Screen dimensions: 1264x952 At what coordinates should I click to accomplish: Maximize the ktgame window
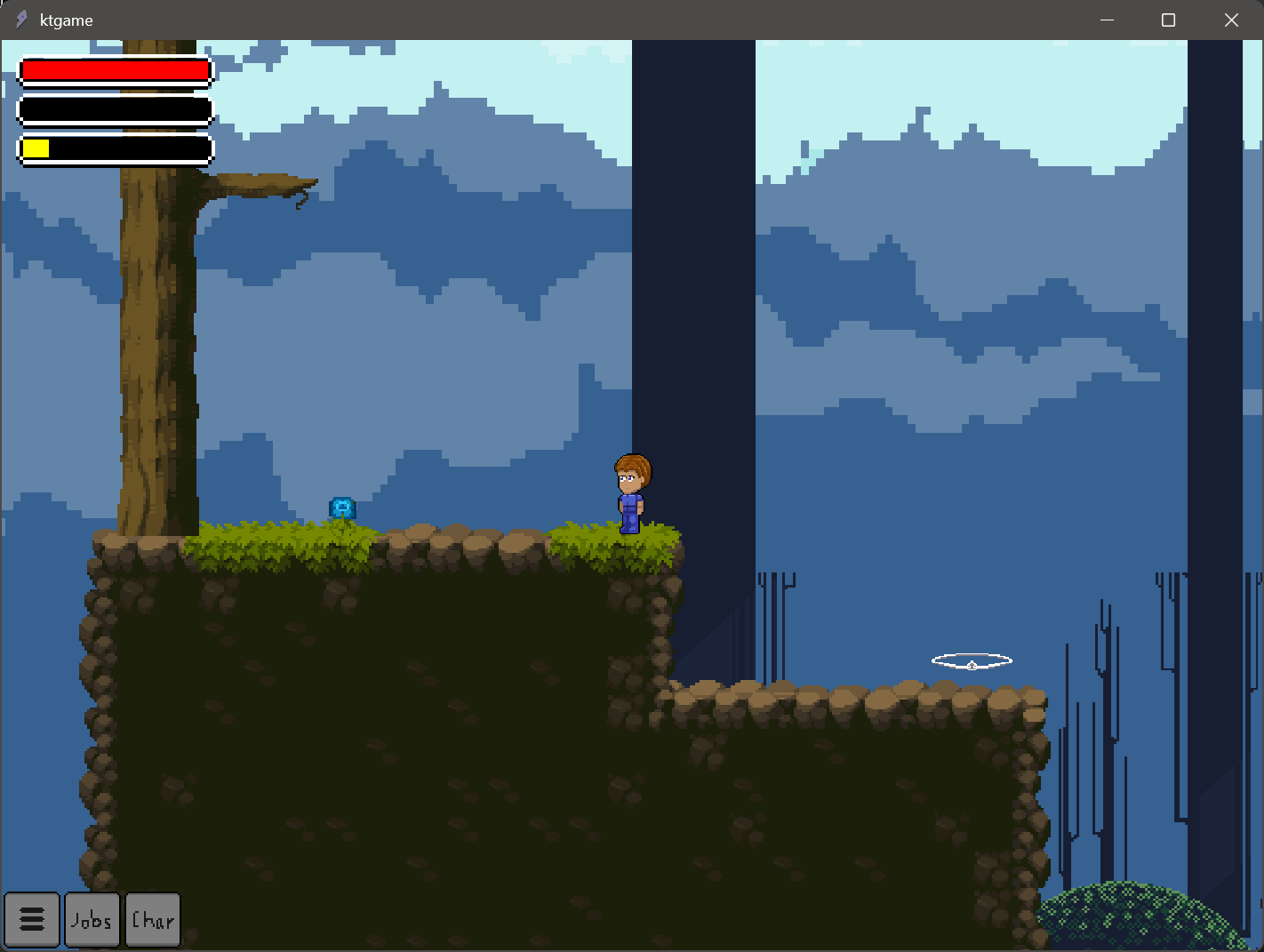click(1169, 20)
